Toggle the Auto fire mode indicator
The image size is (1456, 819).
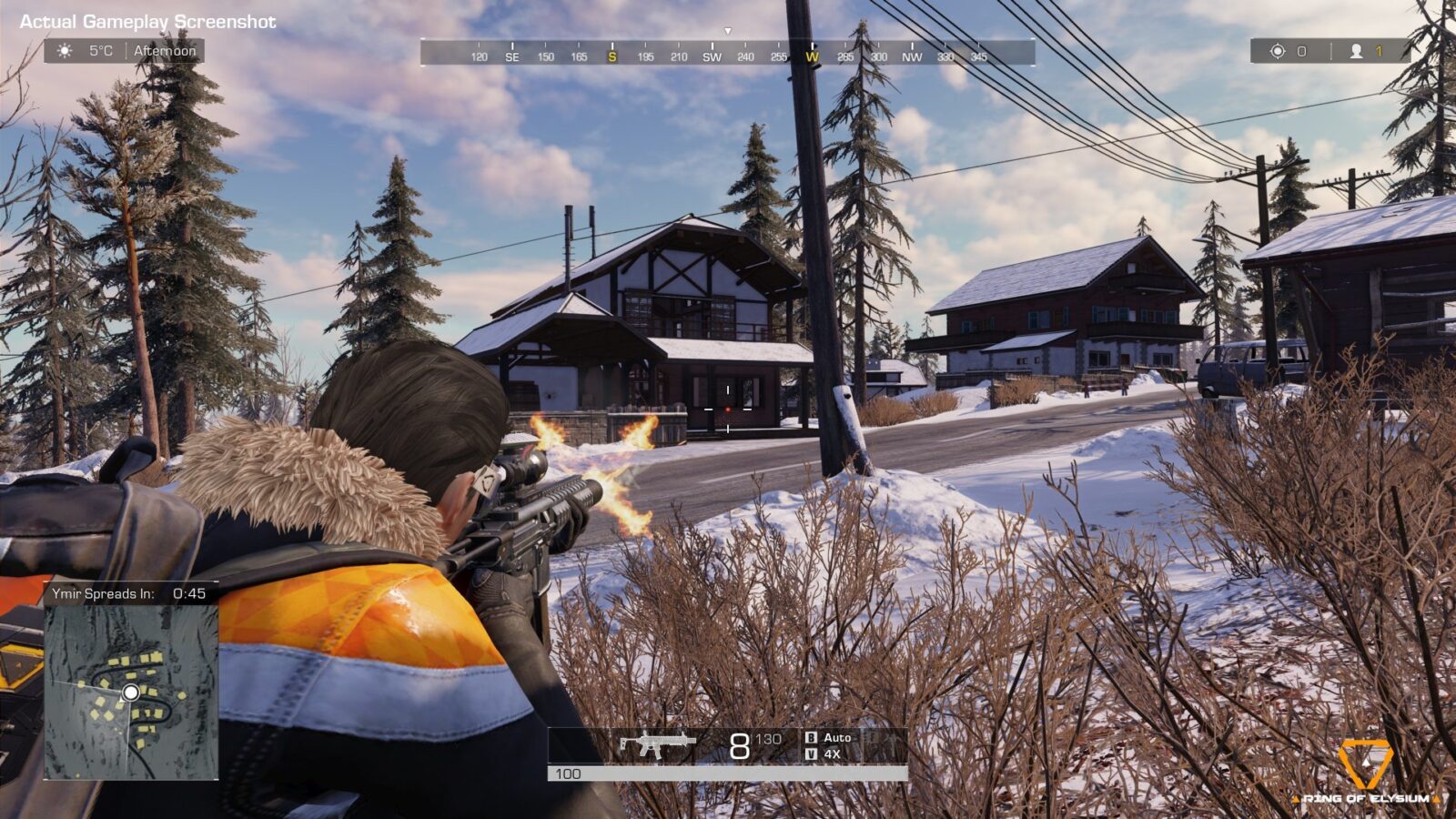coord(836,737)
